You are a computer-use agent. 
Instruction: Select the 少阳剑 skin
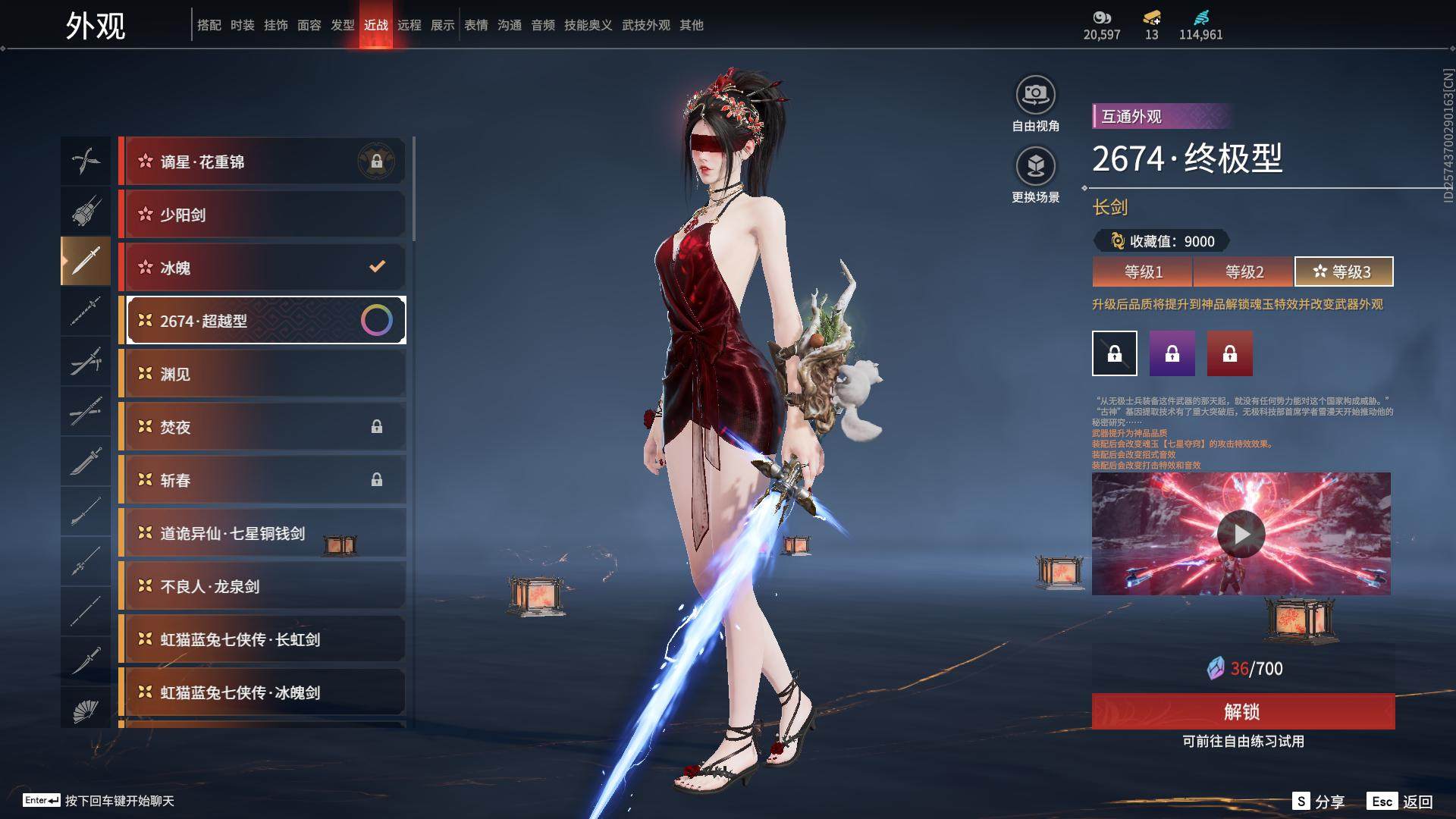click(262, 215)
